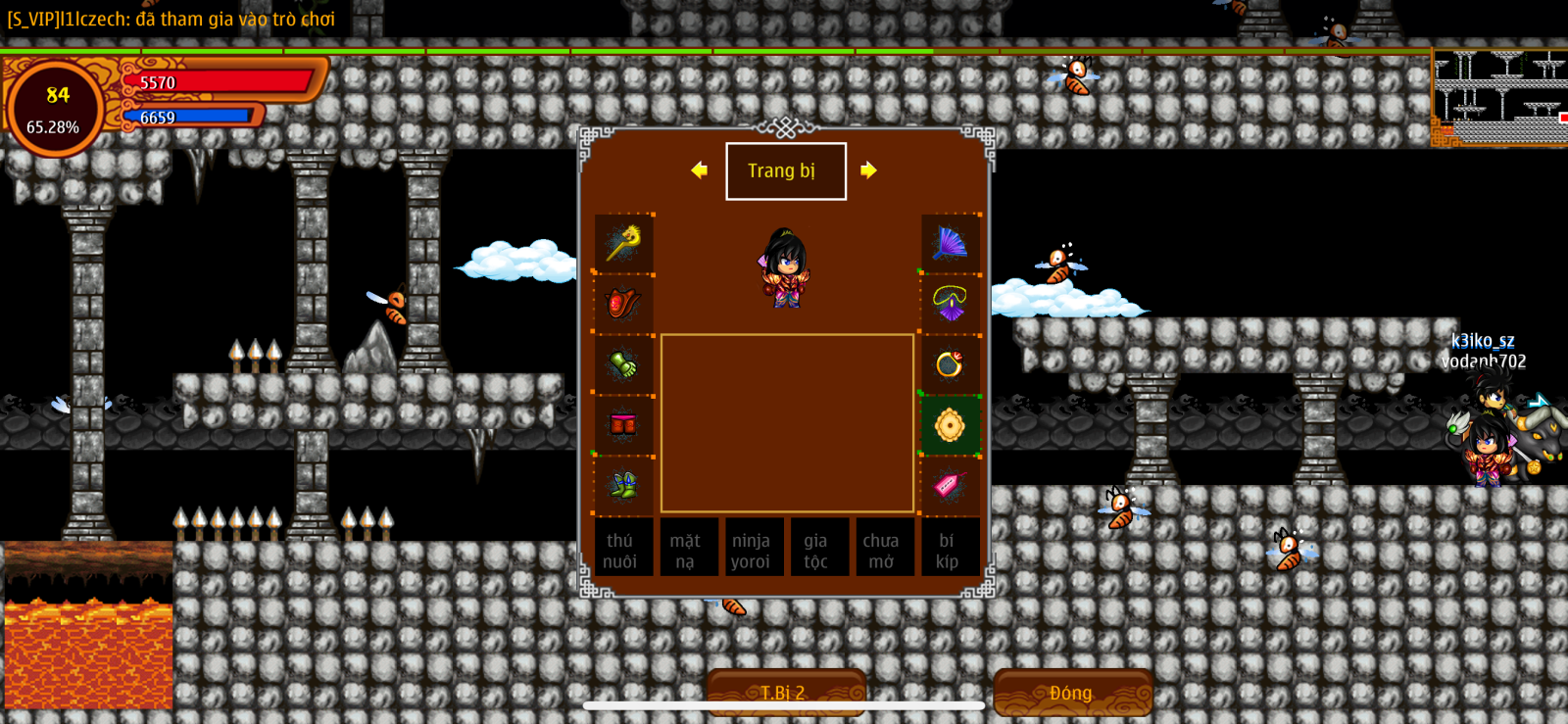Select the blue folding fan slot

pyautogui.click(x=950, y=243)
